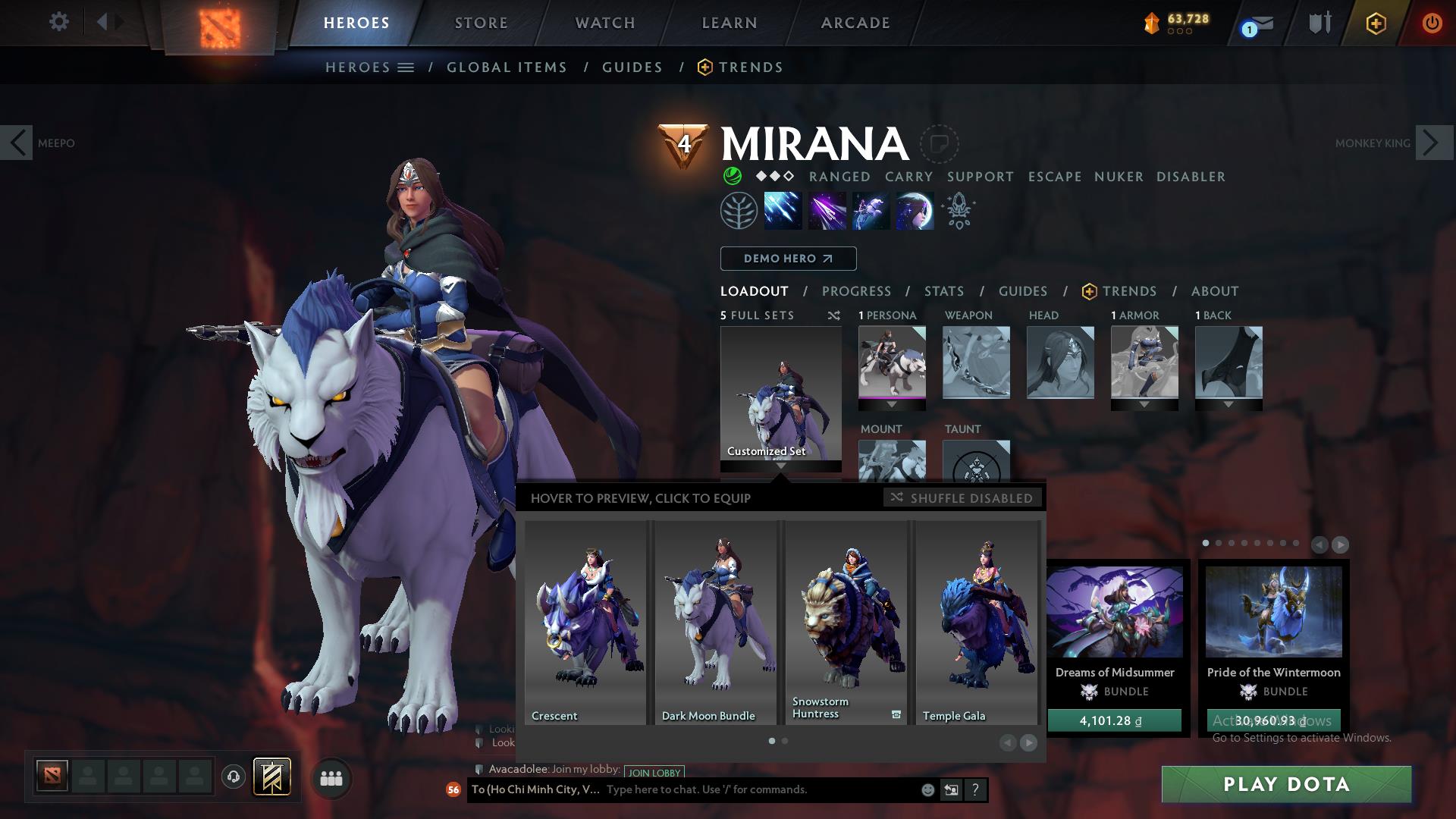
Task: Open the settings gear
Action: point(59,22)
